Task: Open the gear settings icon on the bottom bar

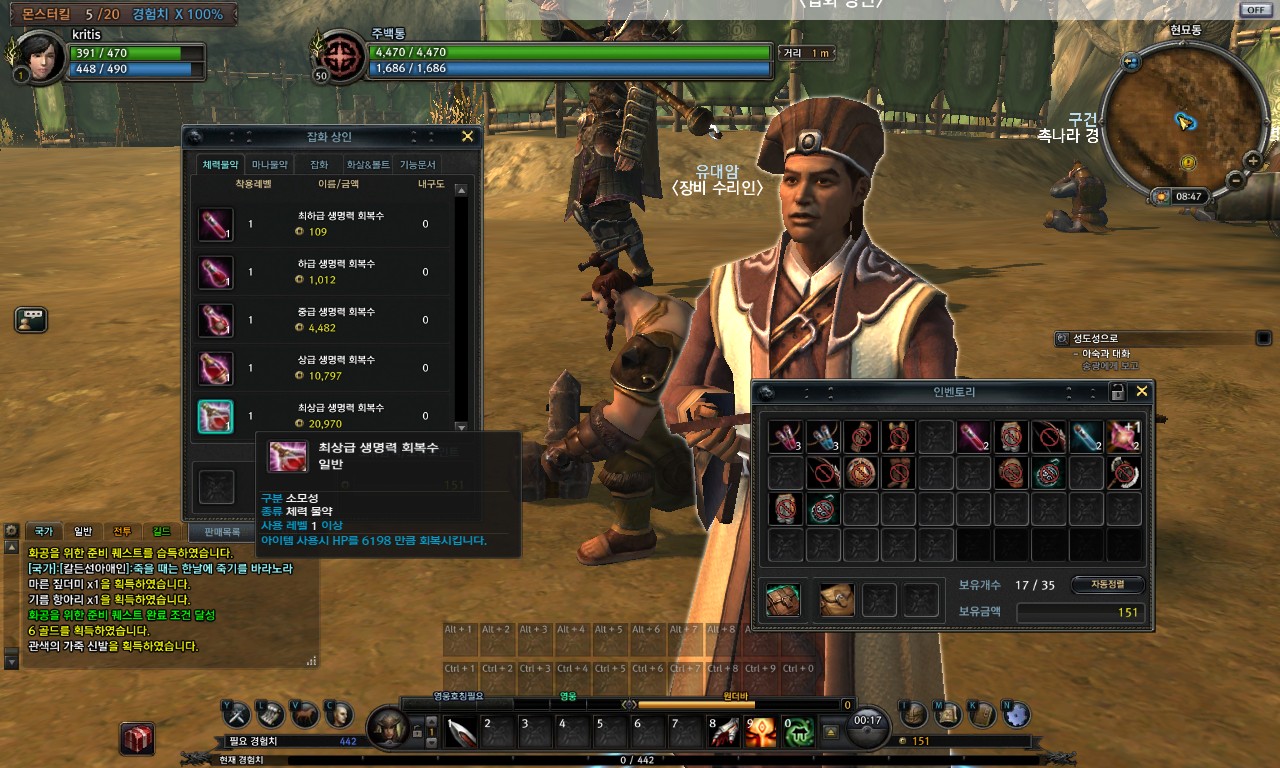Action: pos(1016,714)
